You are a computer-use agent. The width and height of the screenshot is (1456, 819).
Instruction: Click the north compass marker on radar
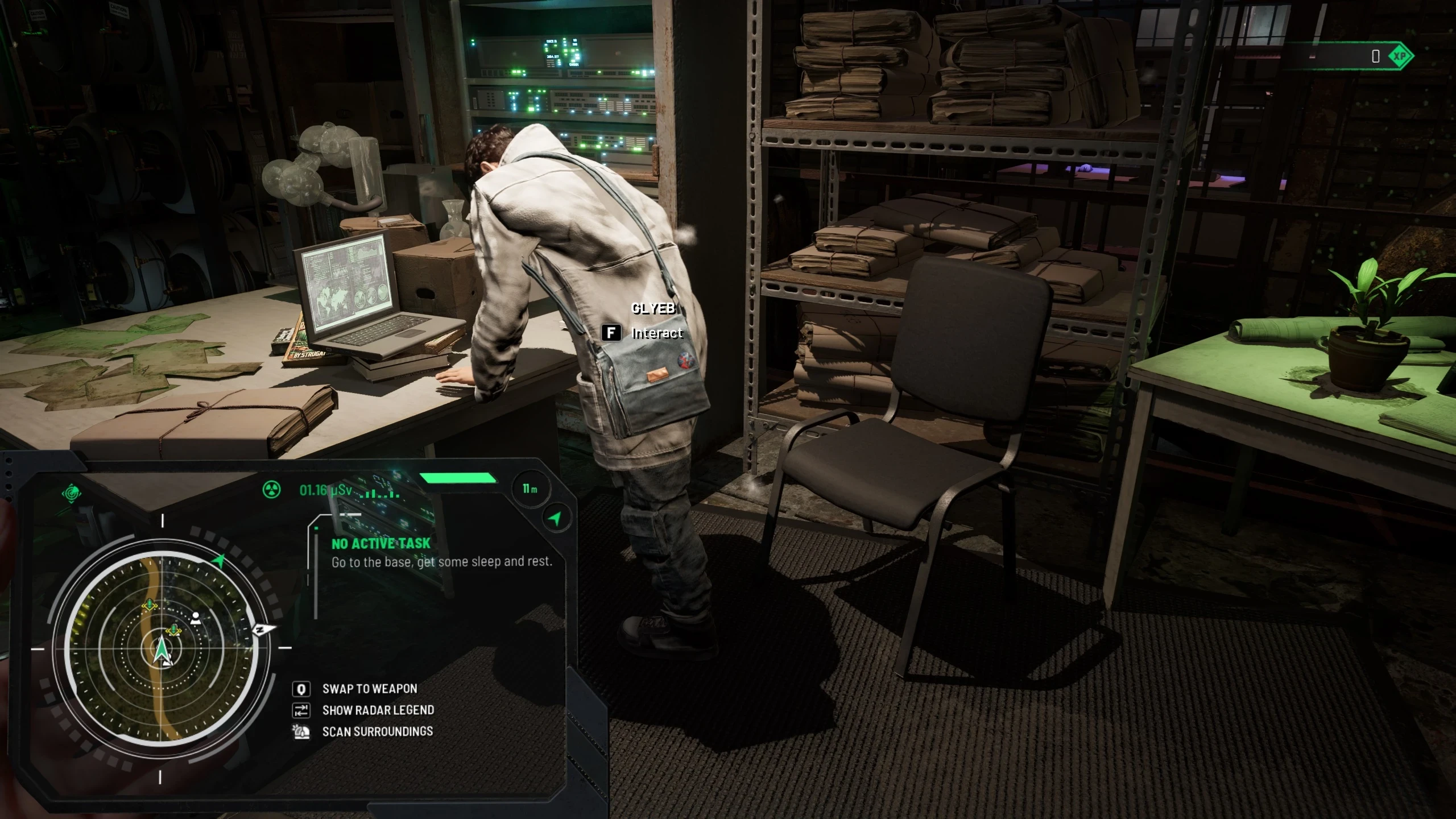261,630
